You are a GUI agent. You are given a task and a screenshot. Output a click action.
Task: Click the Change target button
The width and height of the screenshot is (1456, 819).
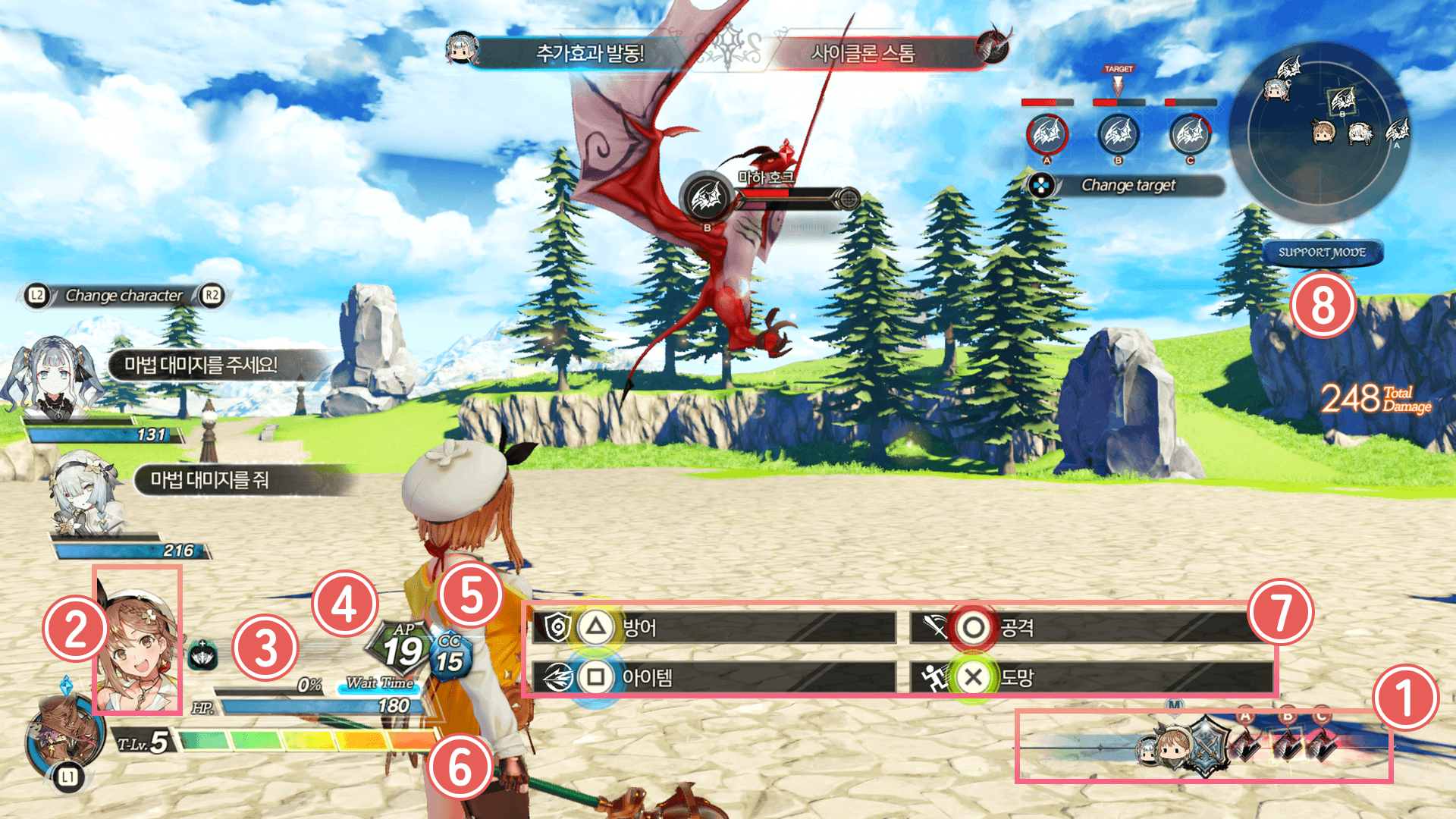[x=1126, y=186]
